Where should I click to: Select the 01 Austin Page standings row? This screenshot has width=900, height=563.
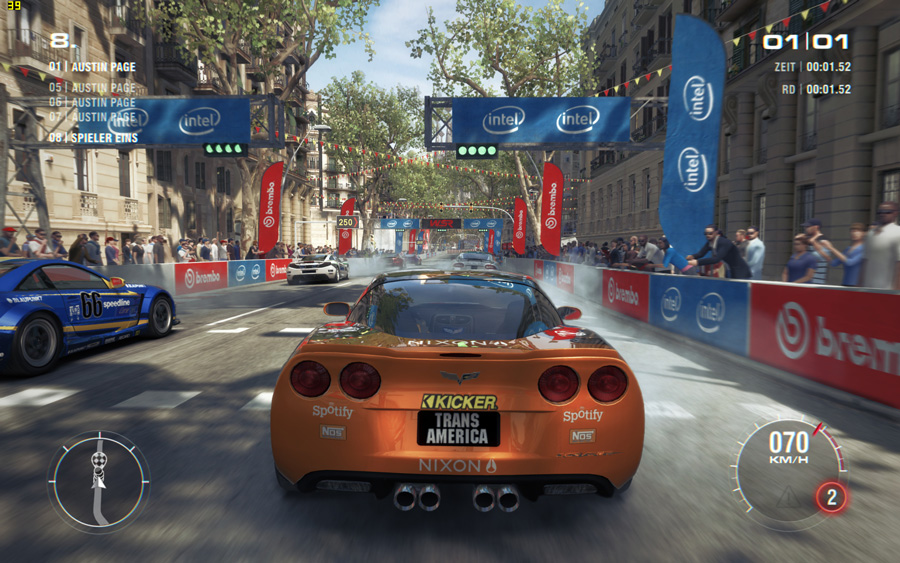click(x=92, y=67)
